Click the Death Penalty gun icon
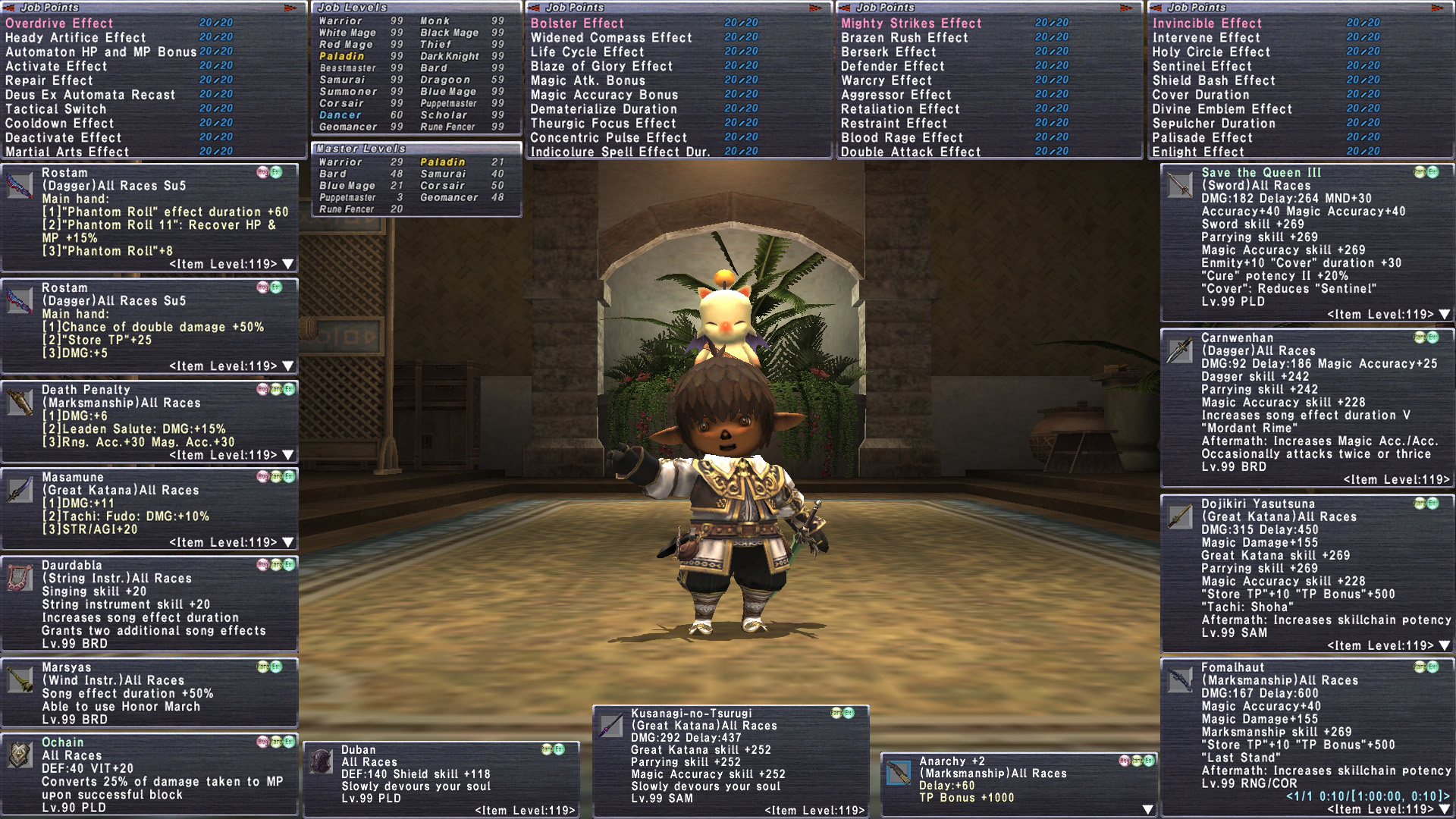The width and height of the screenshot is (1456, 819). 20,402
